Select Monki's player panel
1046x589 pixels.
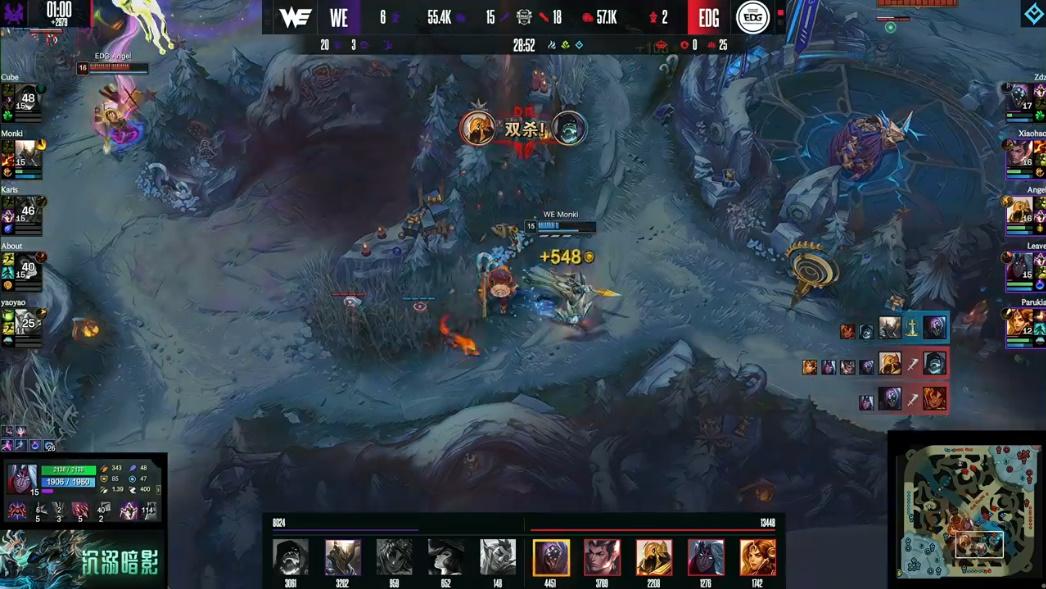(x=22, y=157)
